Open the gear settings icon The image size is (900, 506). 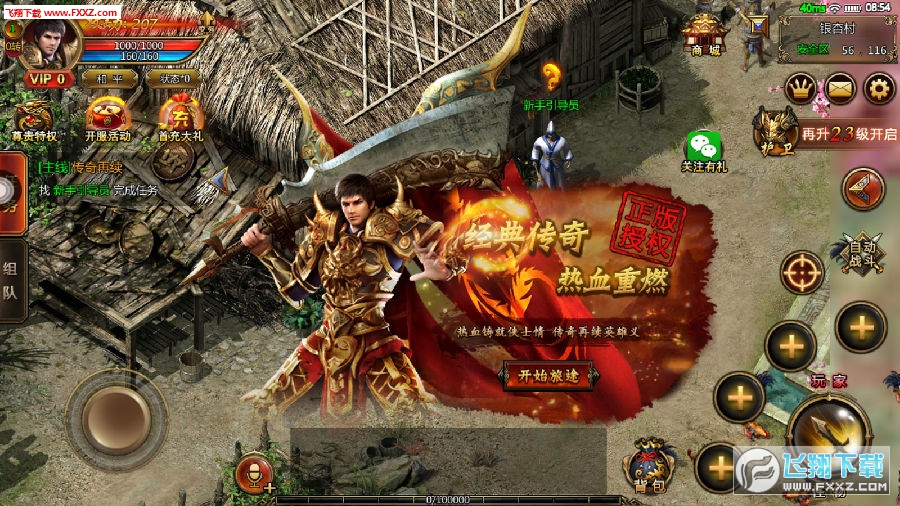coord(879,90)
